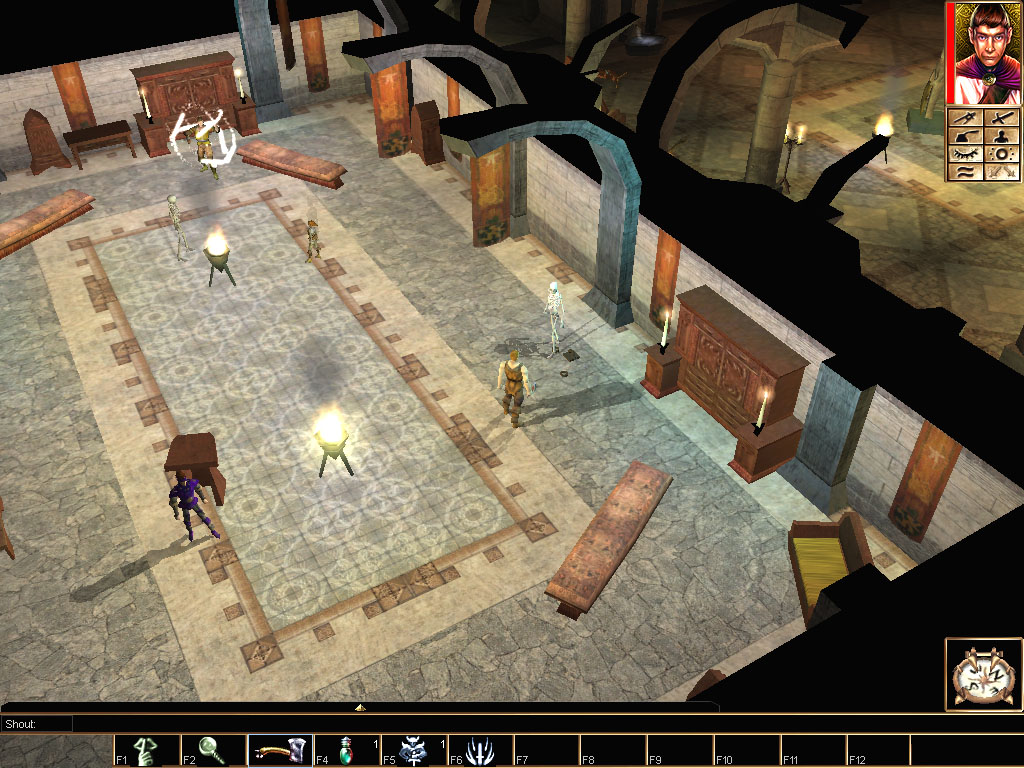Use the F4 potion bottle quickslot

click(x=347, y=750)
